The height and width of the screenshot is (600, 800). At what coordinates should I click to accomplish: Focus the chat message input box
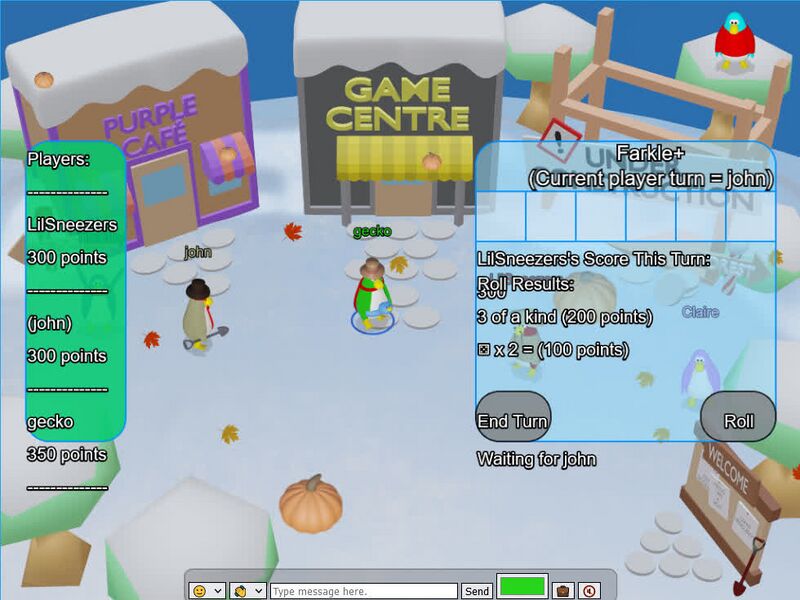363,591
